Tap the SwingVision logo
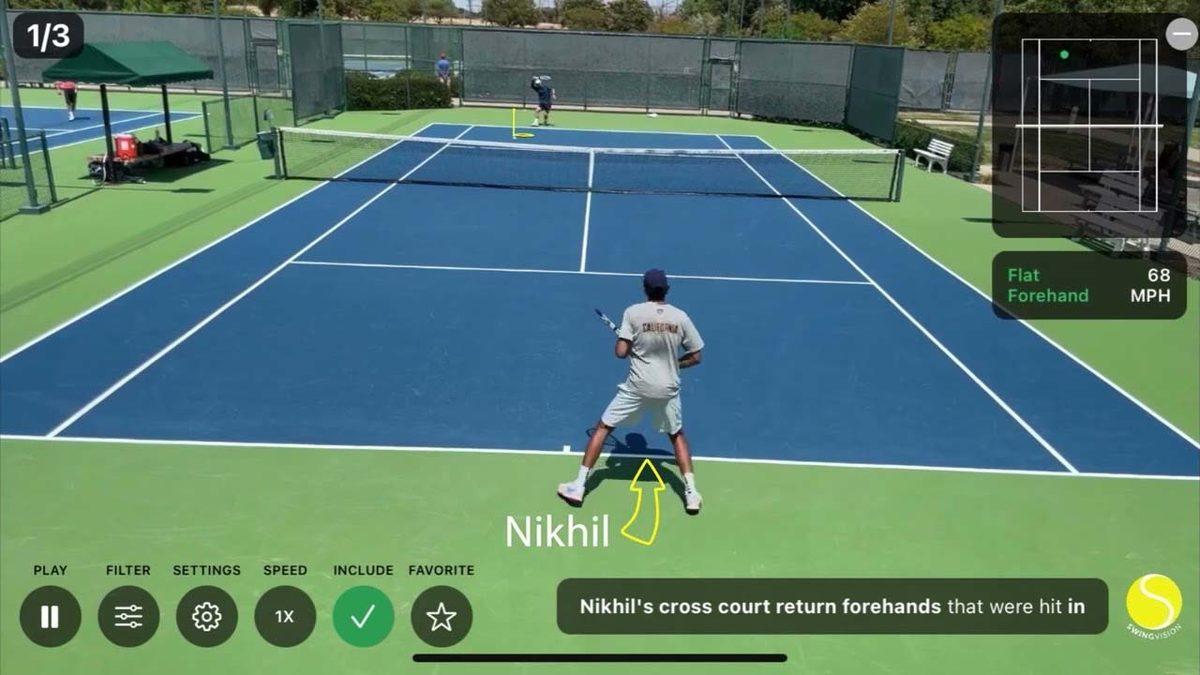Screen dimensions: 1200x675 pyautogui.click(x=1154, y=603)
